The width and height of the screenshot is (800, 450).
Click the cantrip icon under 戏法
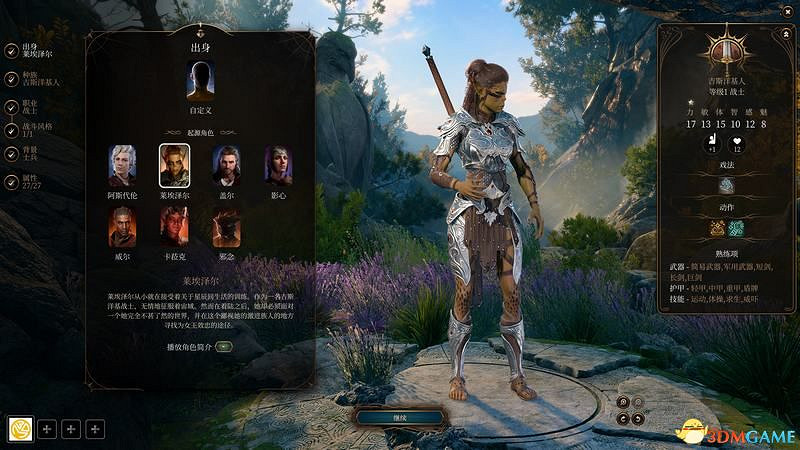point(726,185)
